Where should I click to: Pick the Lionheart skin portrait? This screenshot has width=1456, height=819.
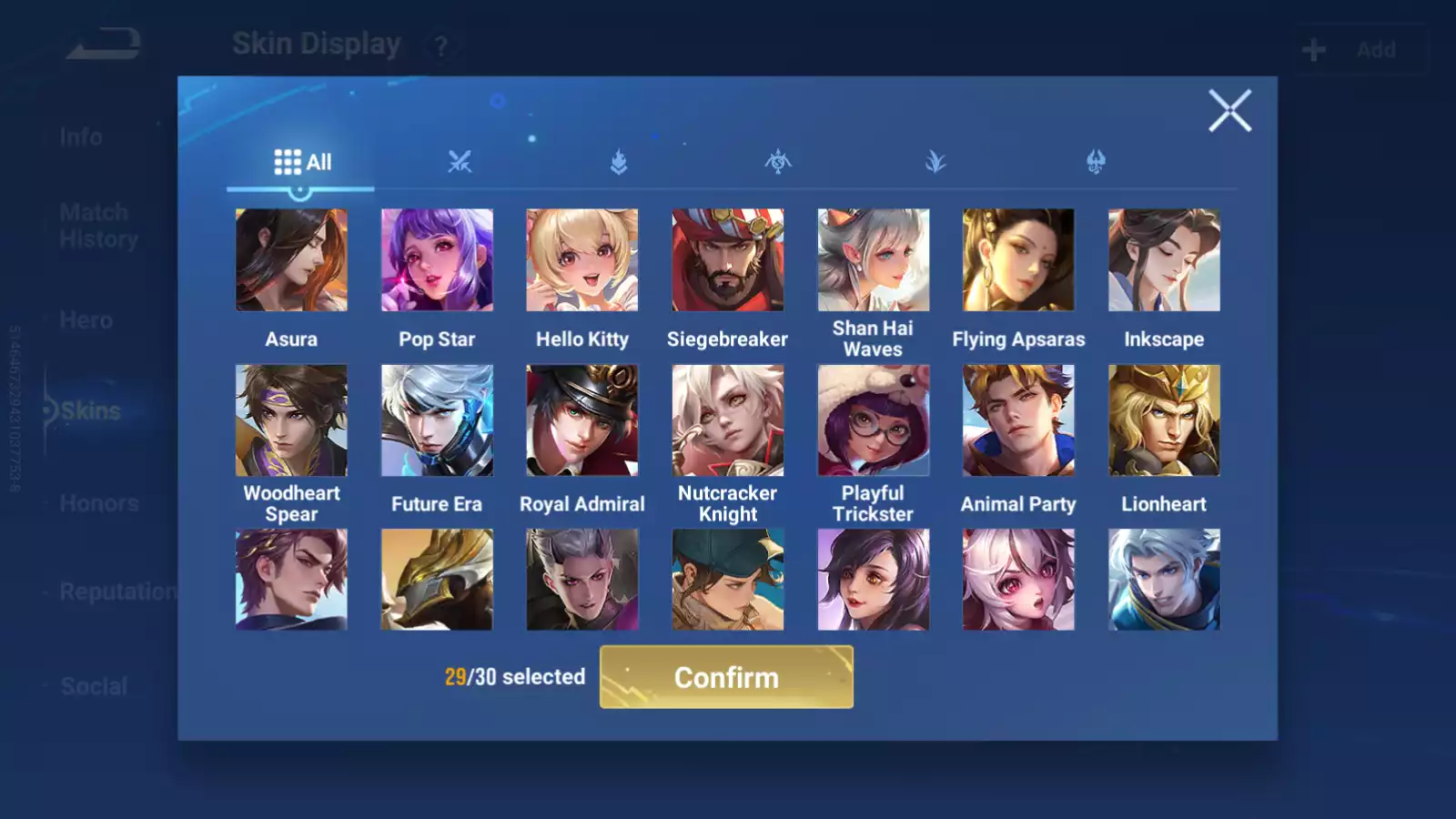1164,420
